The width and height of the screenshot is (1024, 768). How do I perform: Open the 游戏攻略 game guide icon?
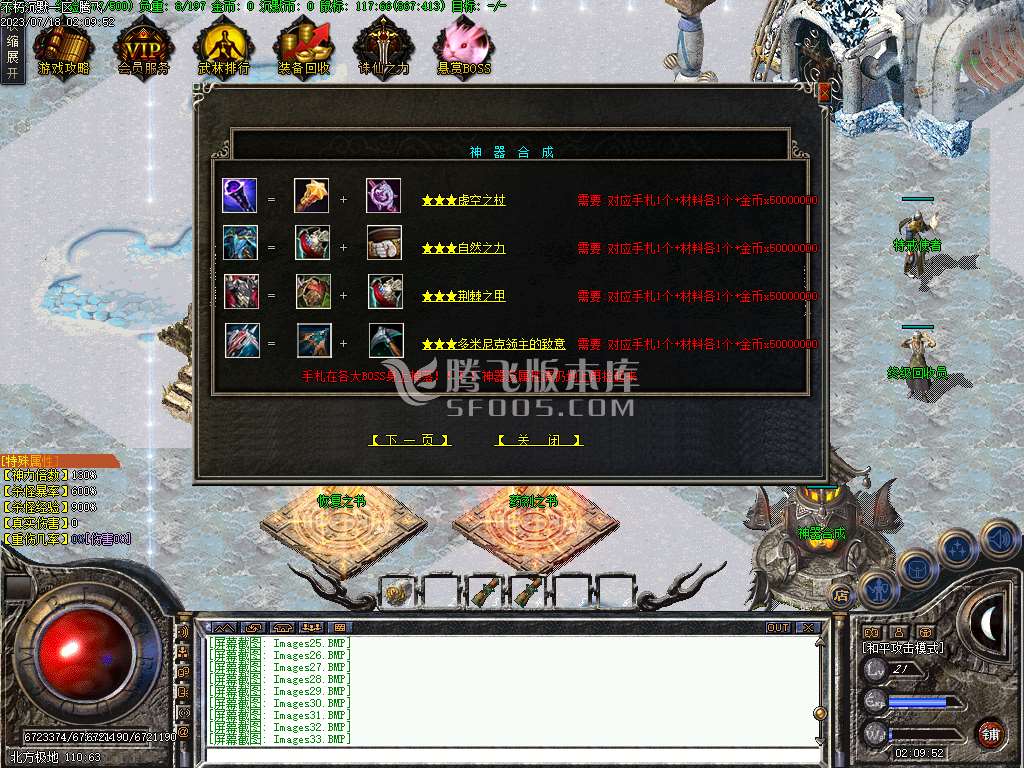click(x=63, y=48)
